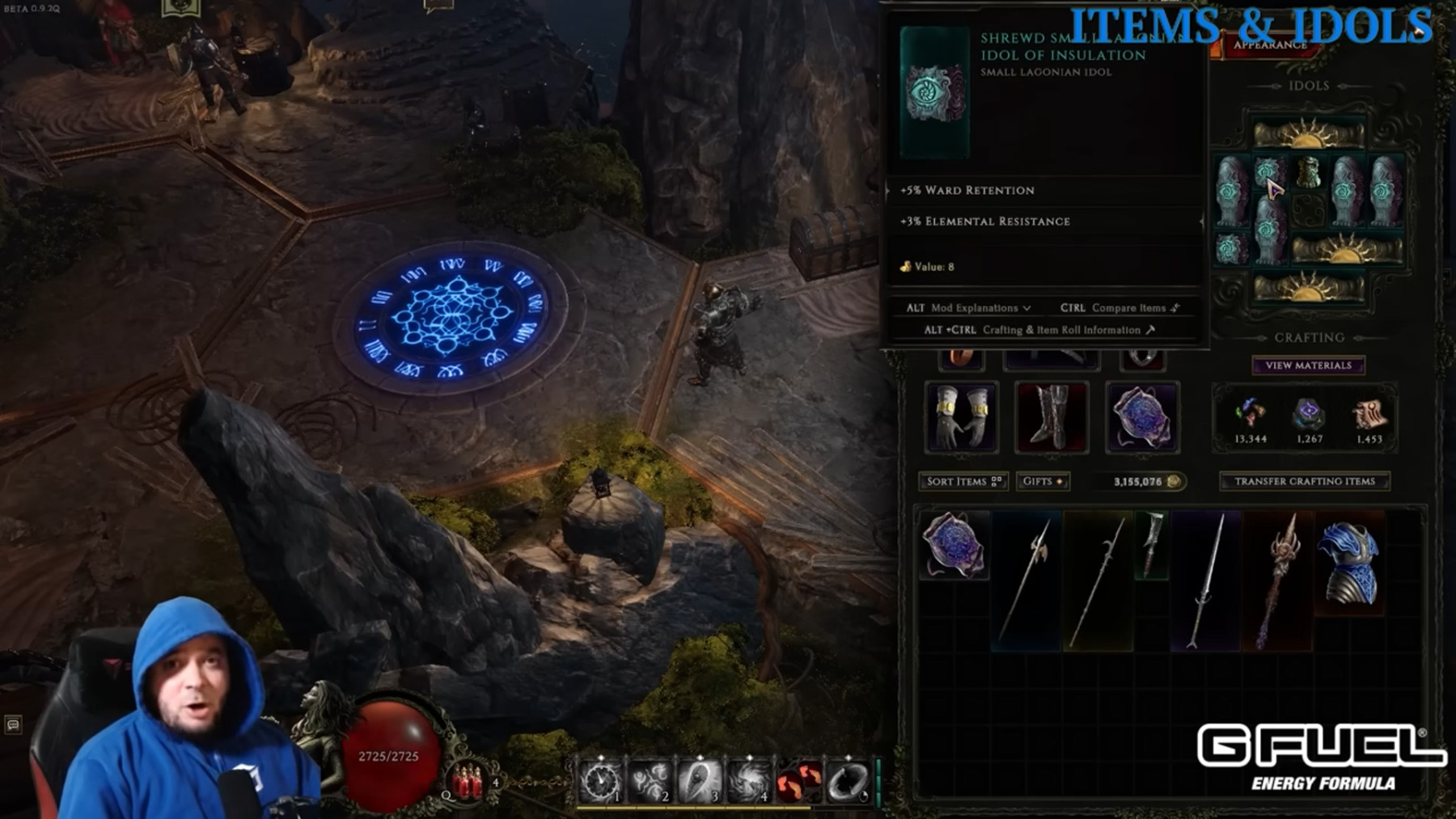Click Transfer Crafting Items
1456x819 pixels.
click(1304, 481)
